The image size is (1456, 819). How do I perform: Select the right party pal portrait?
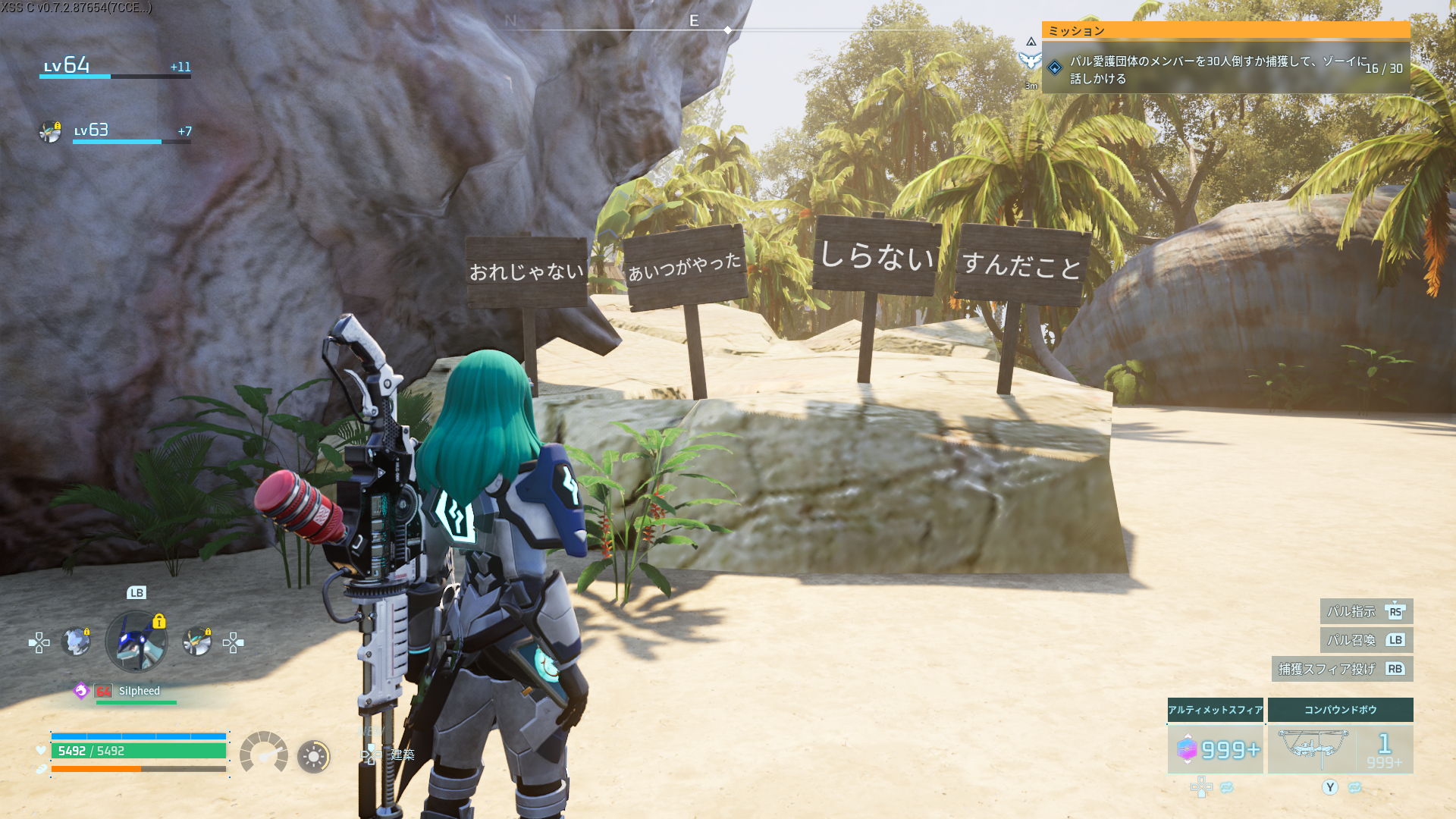tap(197, 642)
